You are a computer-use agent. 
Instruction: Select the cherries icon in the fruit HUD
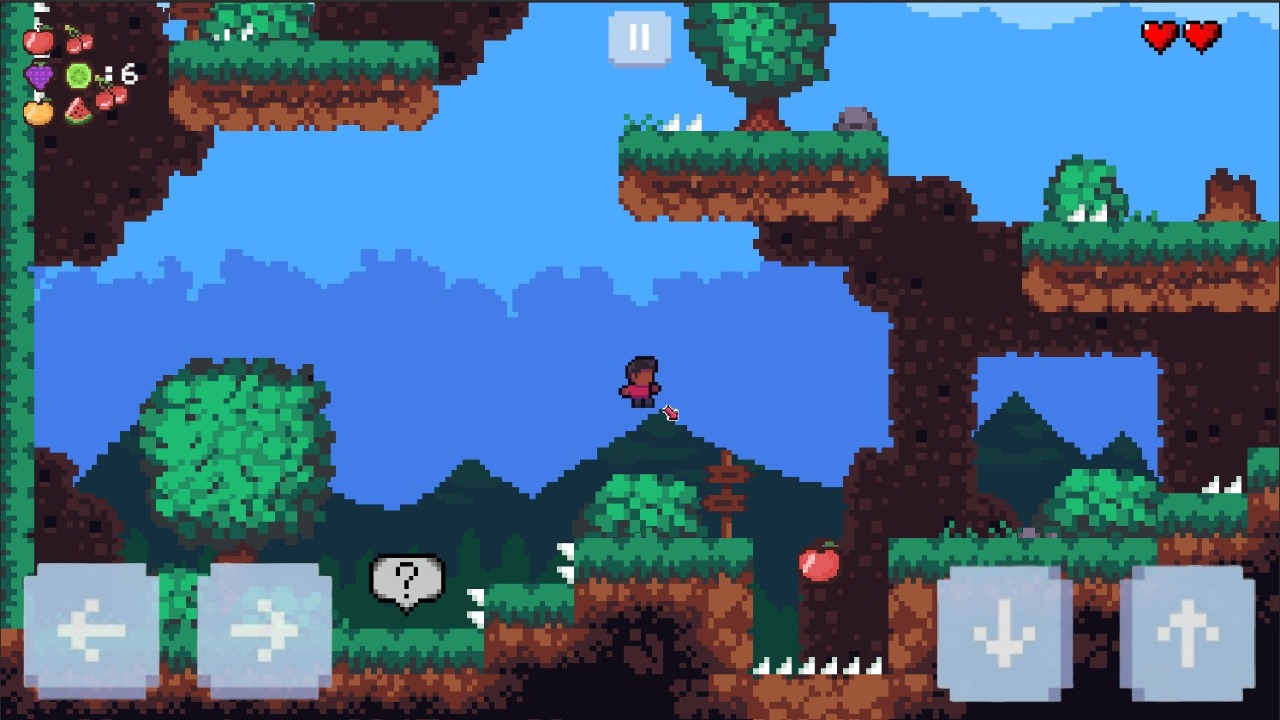[x=79, y=42]
